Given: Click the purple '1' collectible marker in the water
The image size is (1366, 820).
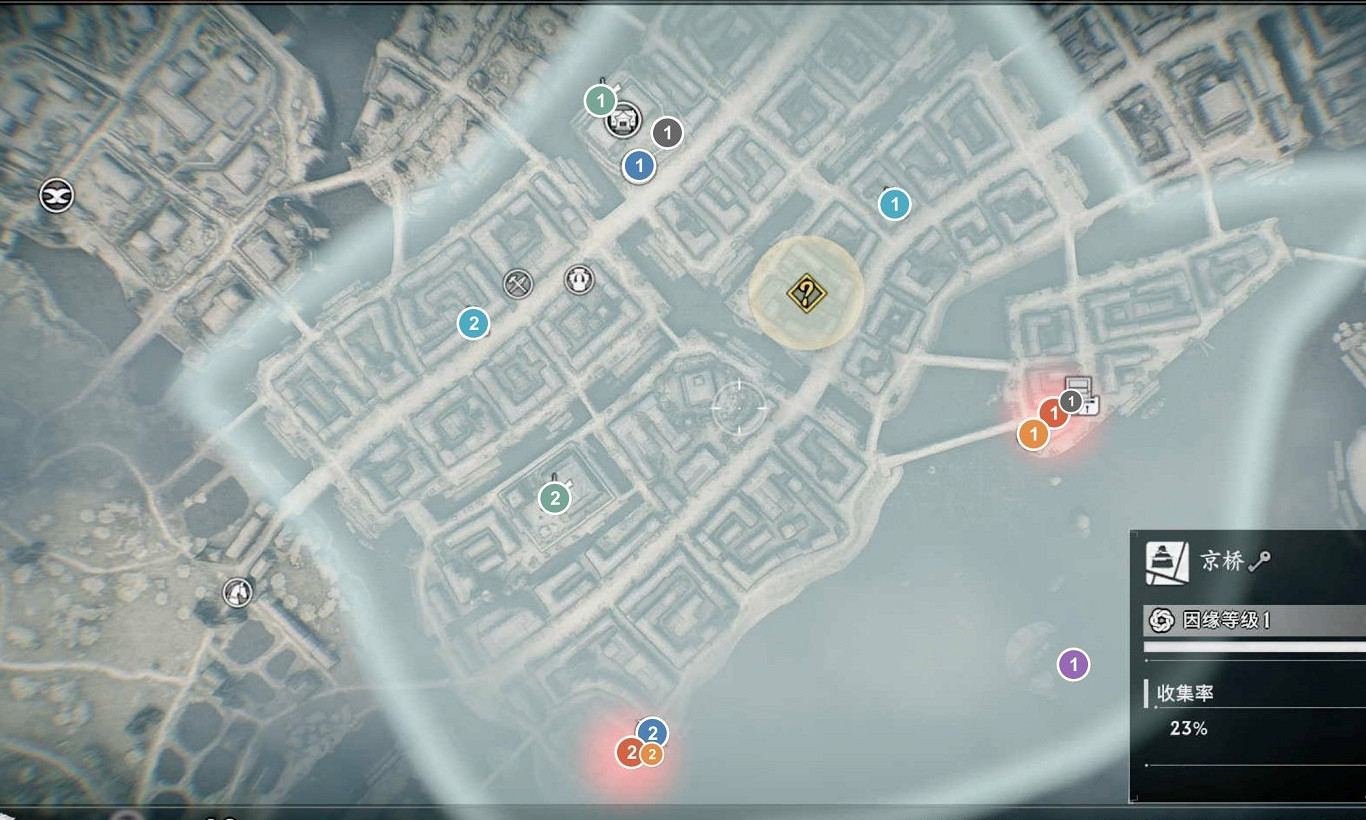Looking at the screenshot, I should [1072, 663].
